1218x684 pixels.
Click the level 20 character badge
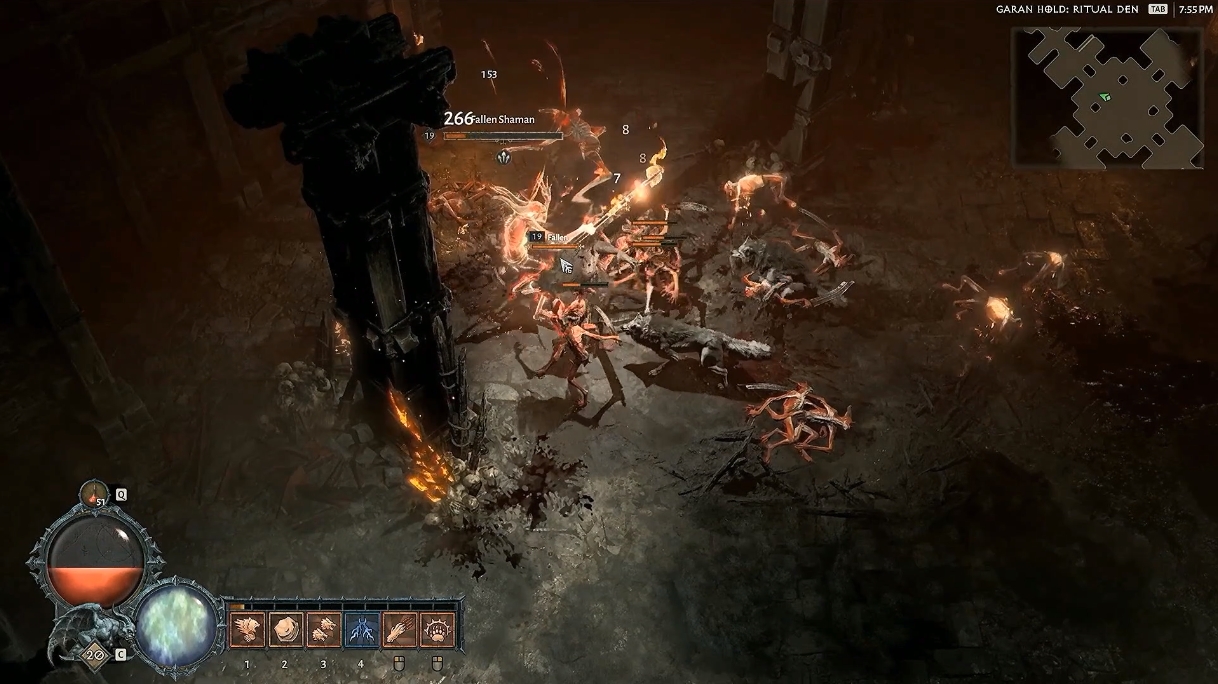point(96,655)
